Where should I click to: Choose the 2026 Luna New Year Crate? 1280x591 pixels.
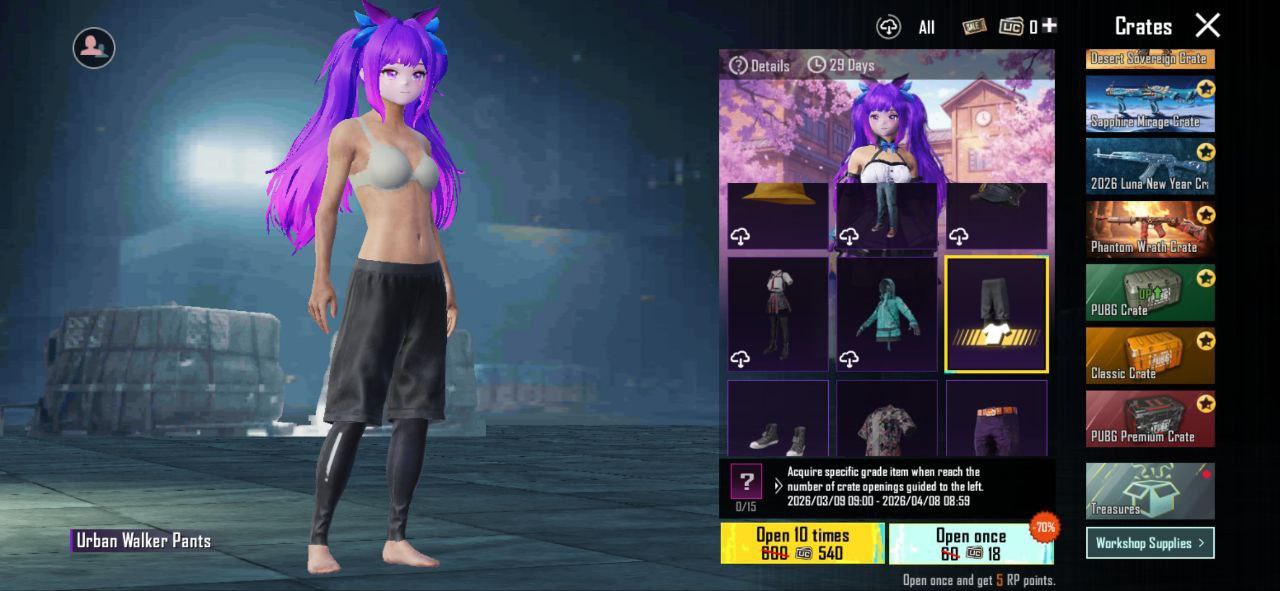tap(1150, 166)
